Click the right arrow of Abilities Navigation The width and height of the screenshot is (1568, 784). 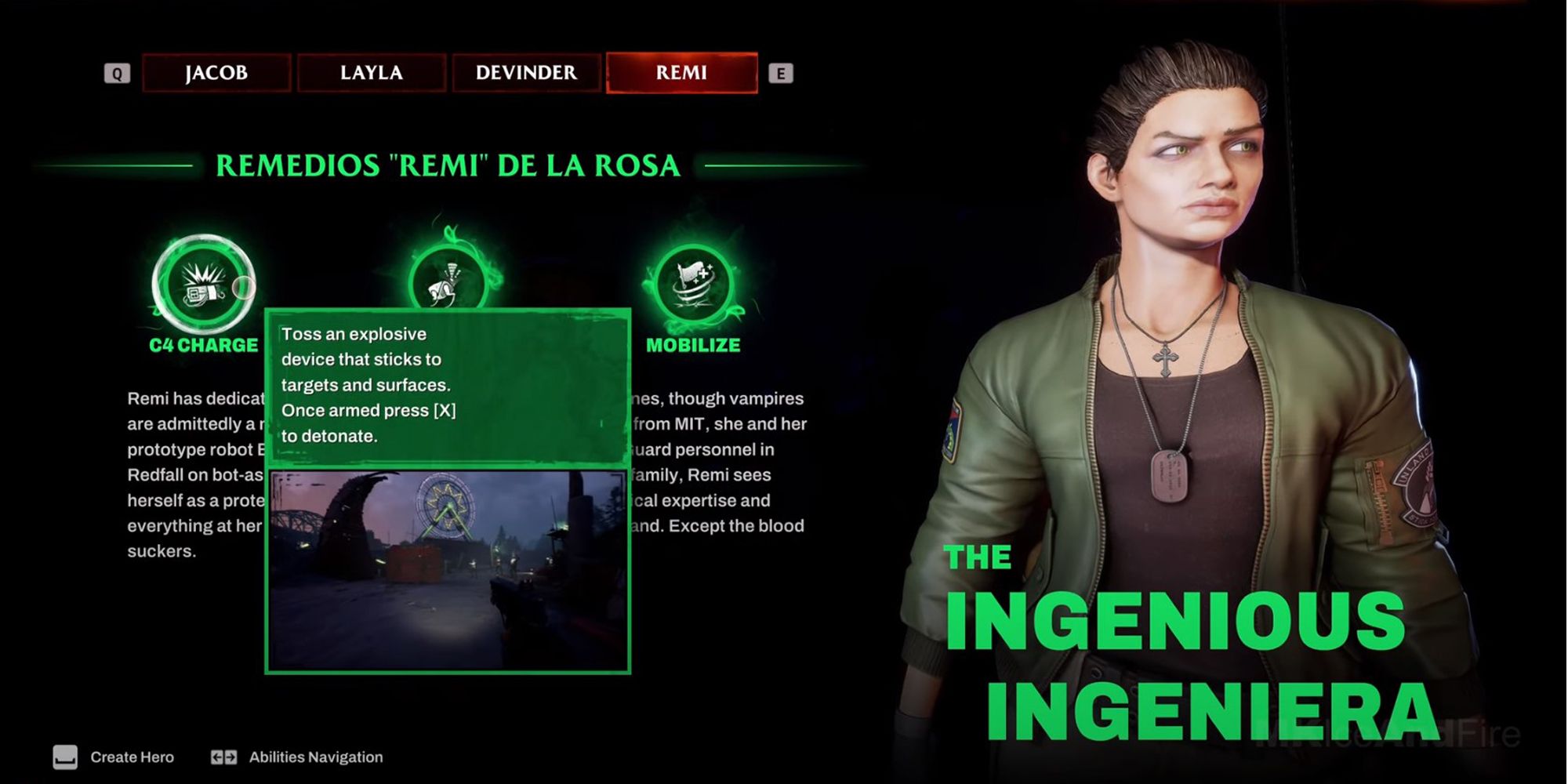230,757
